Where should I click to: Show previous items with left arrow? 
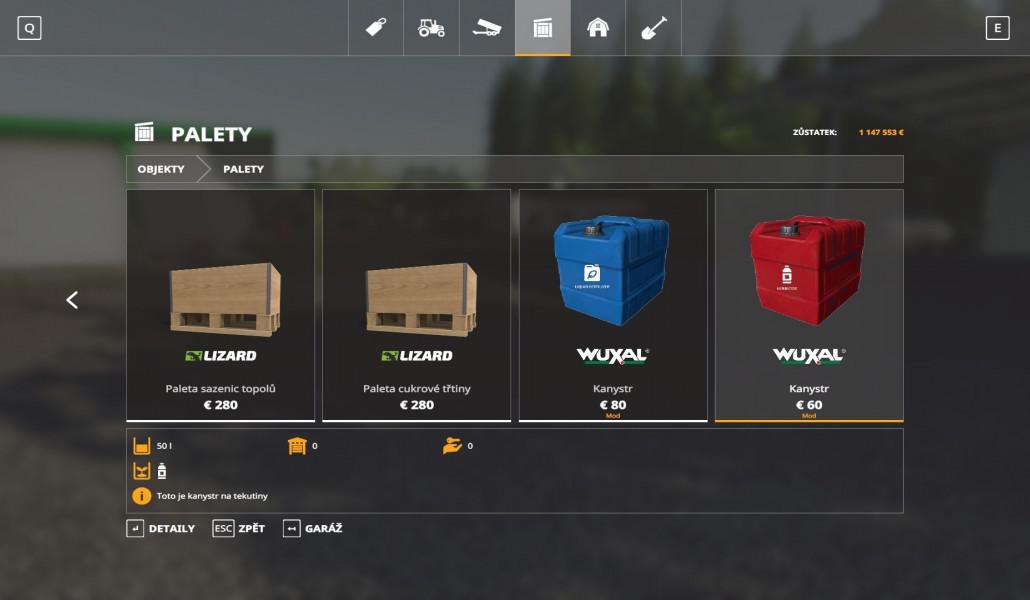[72, 300]
